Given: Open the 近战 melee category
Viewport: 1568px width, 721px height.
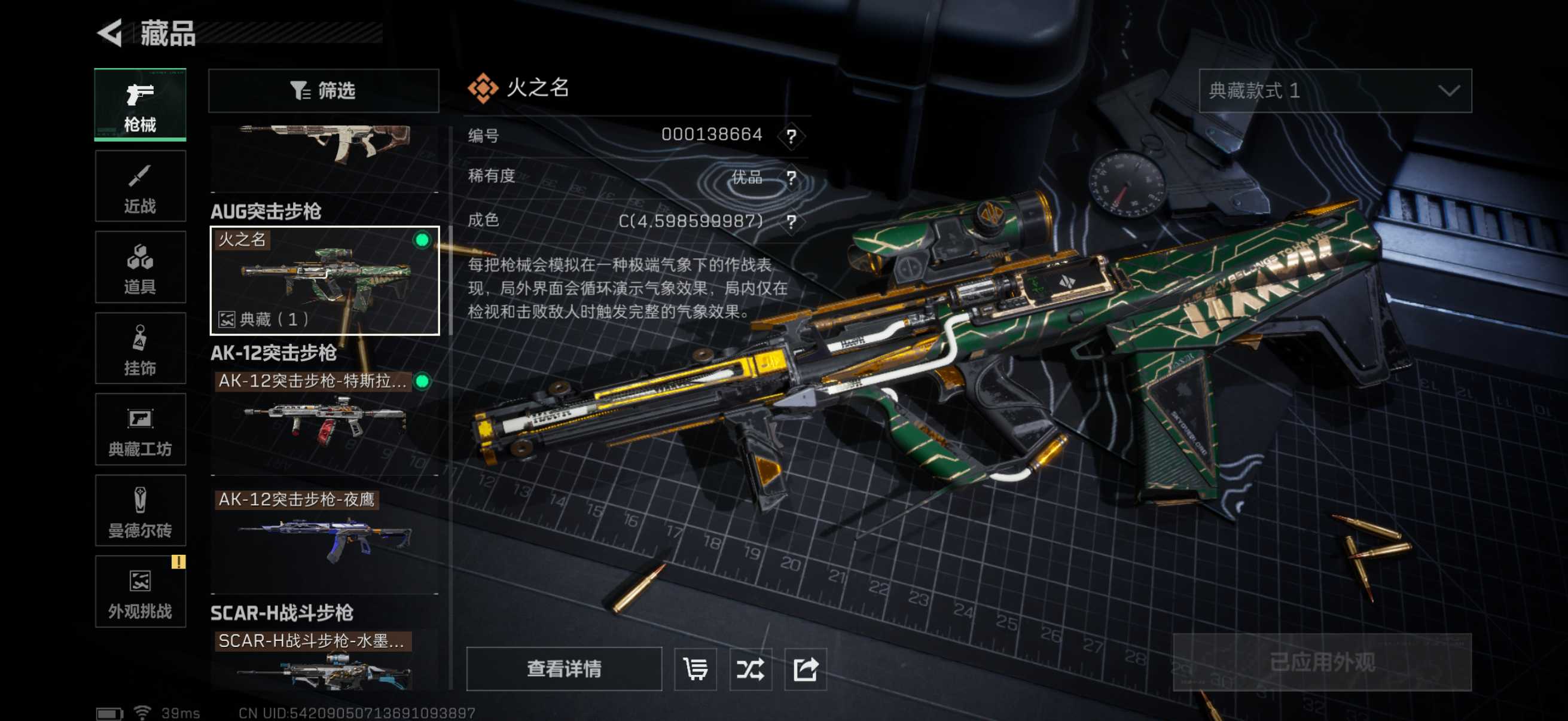Looking at the screenshot, I should click(x=140, y=186).
